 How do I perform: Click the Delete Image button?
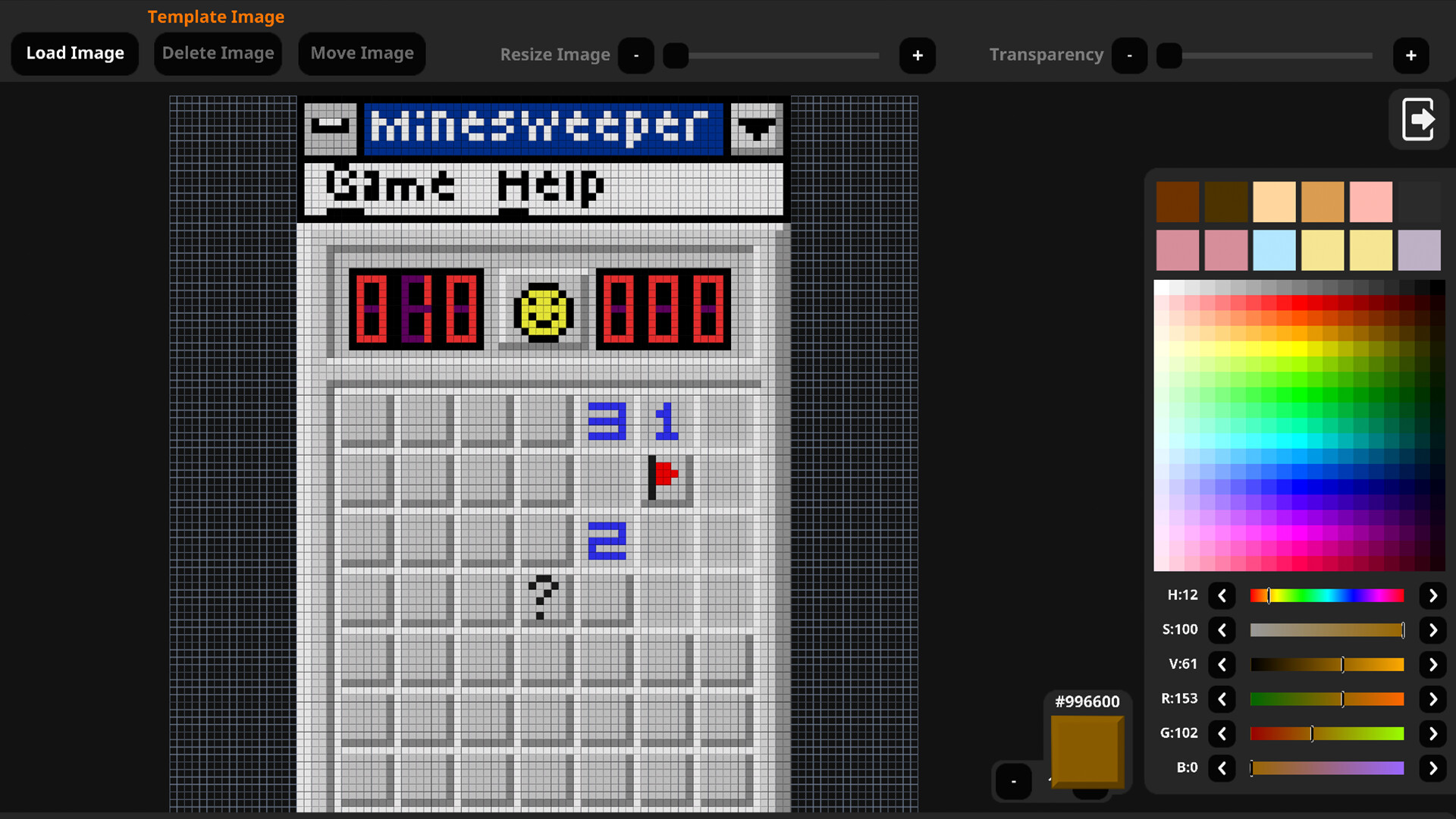click(218, 53)
